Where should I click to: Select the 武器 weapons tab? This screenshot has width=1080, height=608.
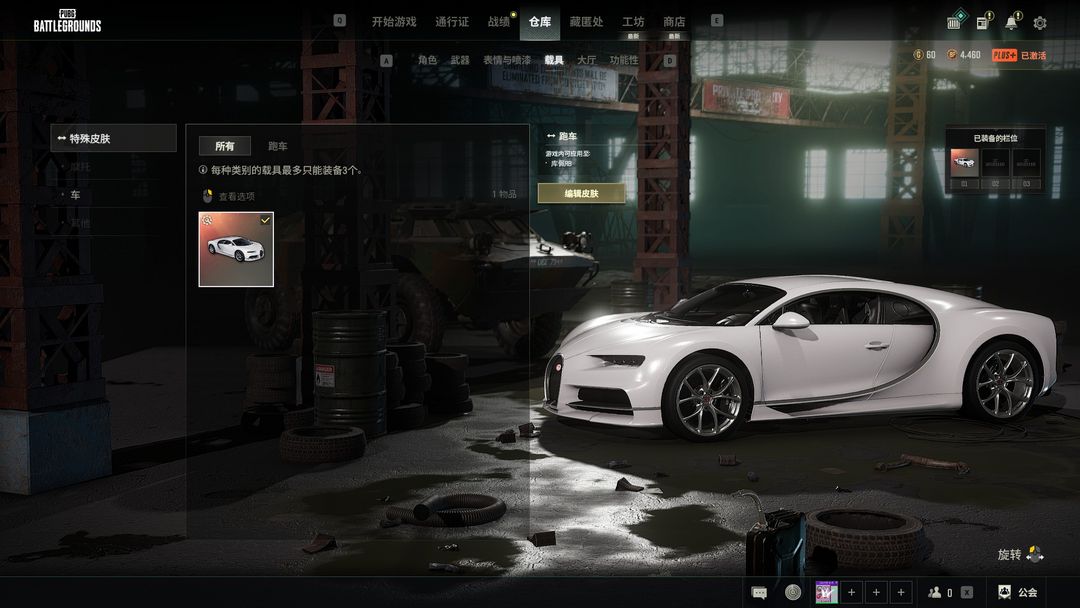point(459,60)
